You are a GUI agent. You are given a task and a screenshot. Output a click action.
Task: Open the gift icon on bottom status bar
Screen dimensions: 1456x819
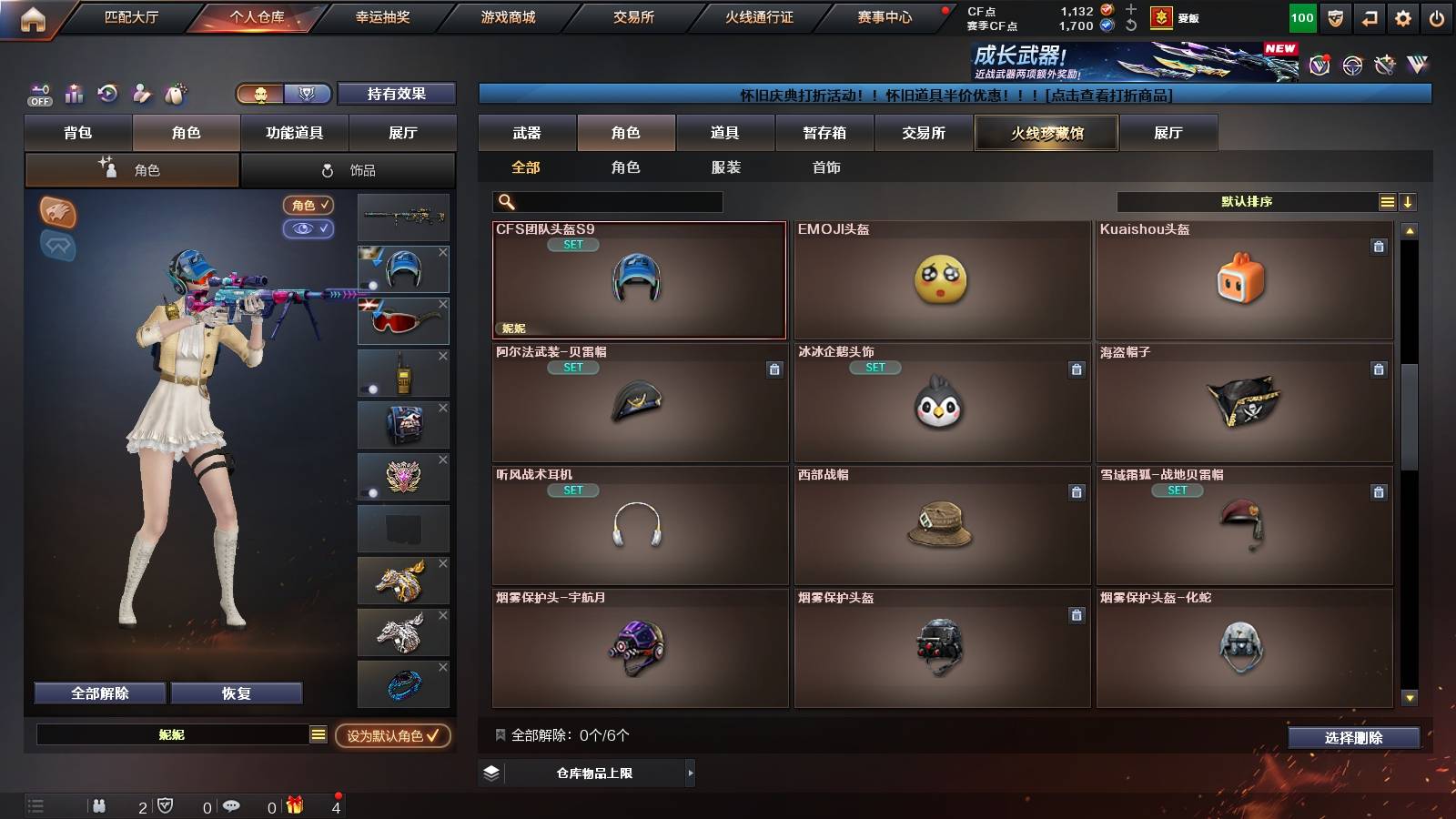pyautogui.click(x=293, y=804)
